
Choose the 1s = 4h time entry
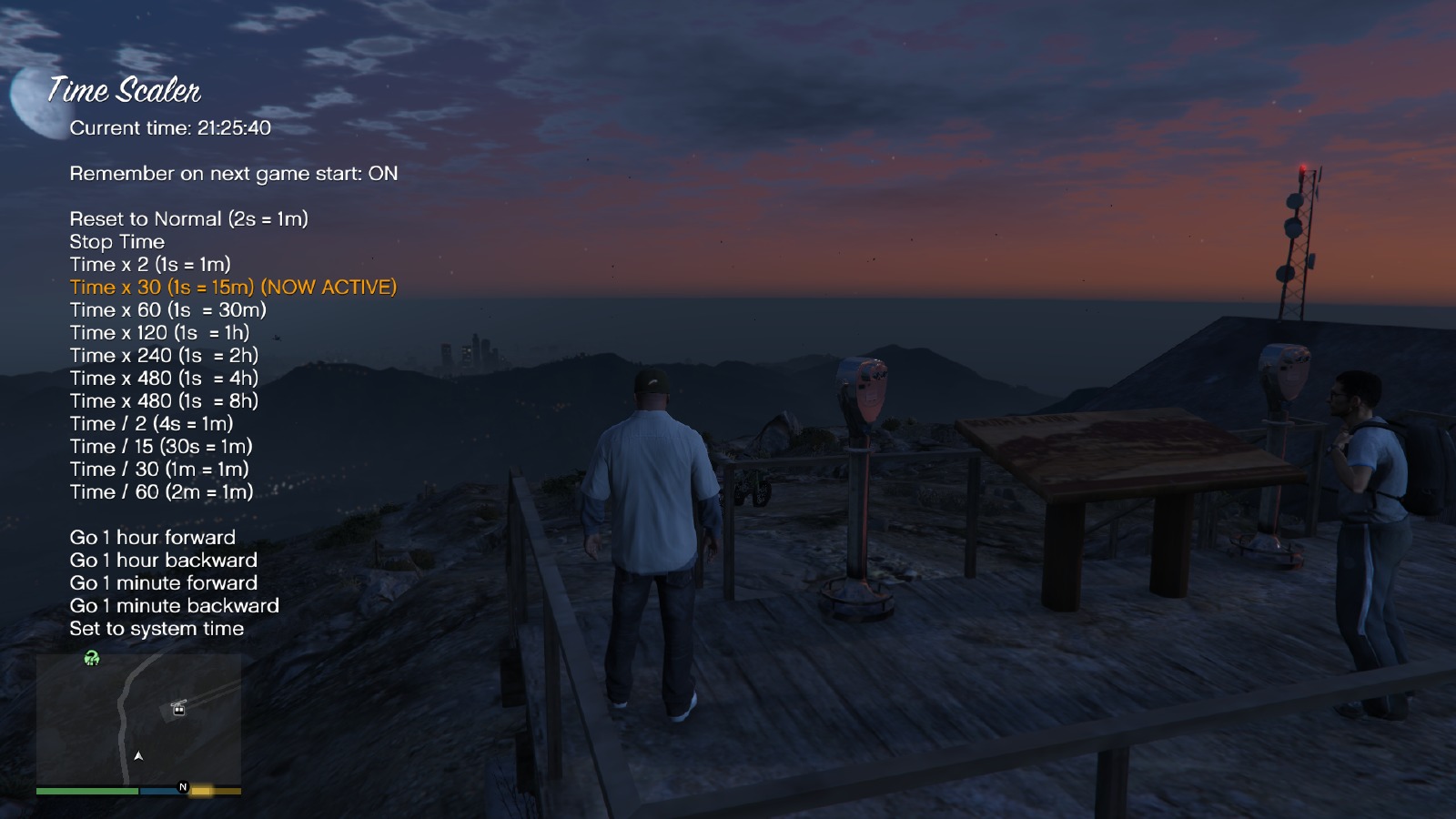point(164,379)
